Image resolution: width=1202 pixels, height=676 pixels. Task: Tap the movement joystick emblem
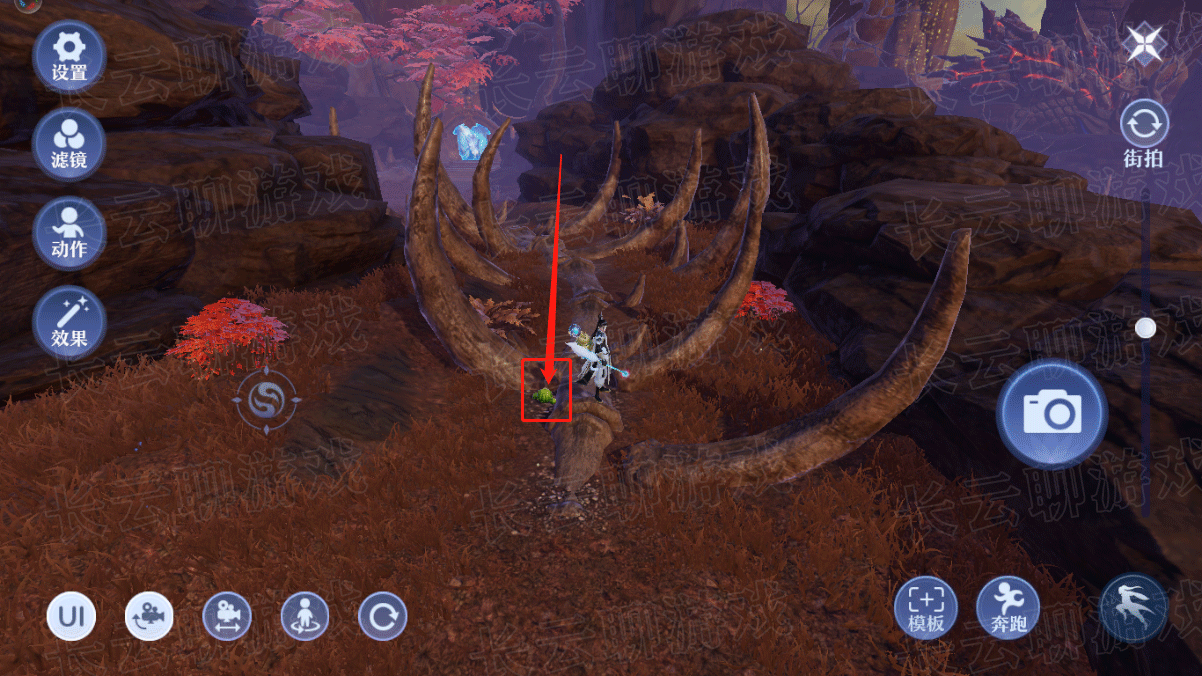[267, 402]
